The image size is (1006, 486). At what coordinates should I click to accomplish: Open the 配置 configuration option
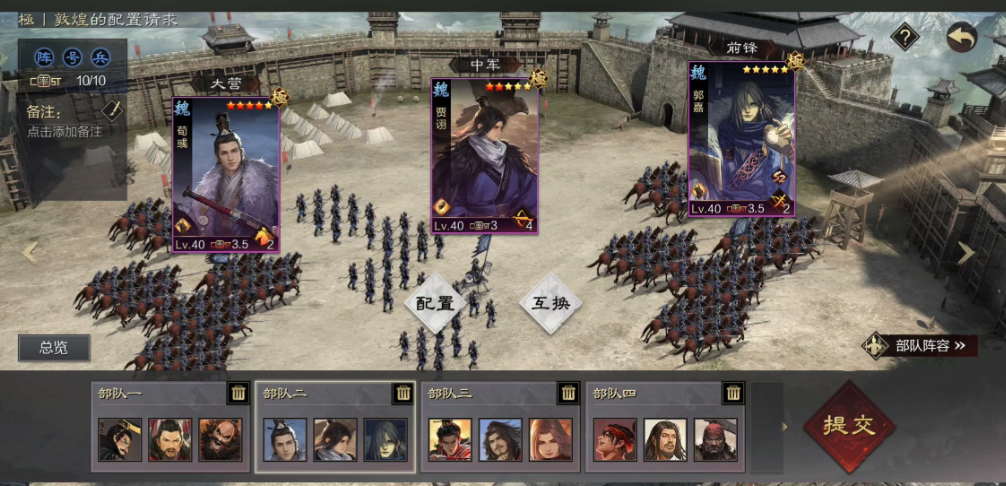[x=435, y=303]
